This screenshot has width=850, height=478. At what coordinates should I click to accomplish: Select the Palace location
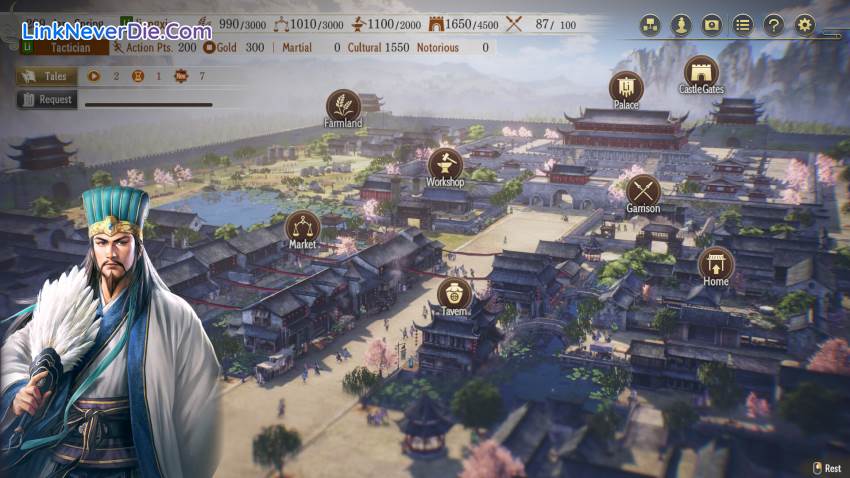pos(626,87)
